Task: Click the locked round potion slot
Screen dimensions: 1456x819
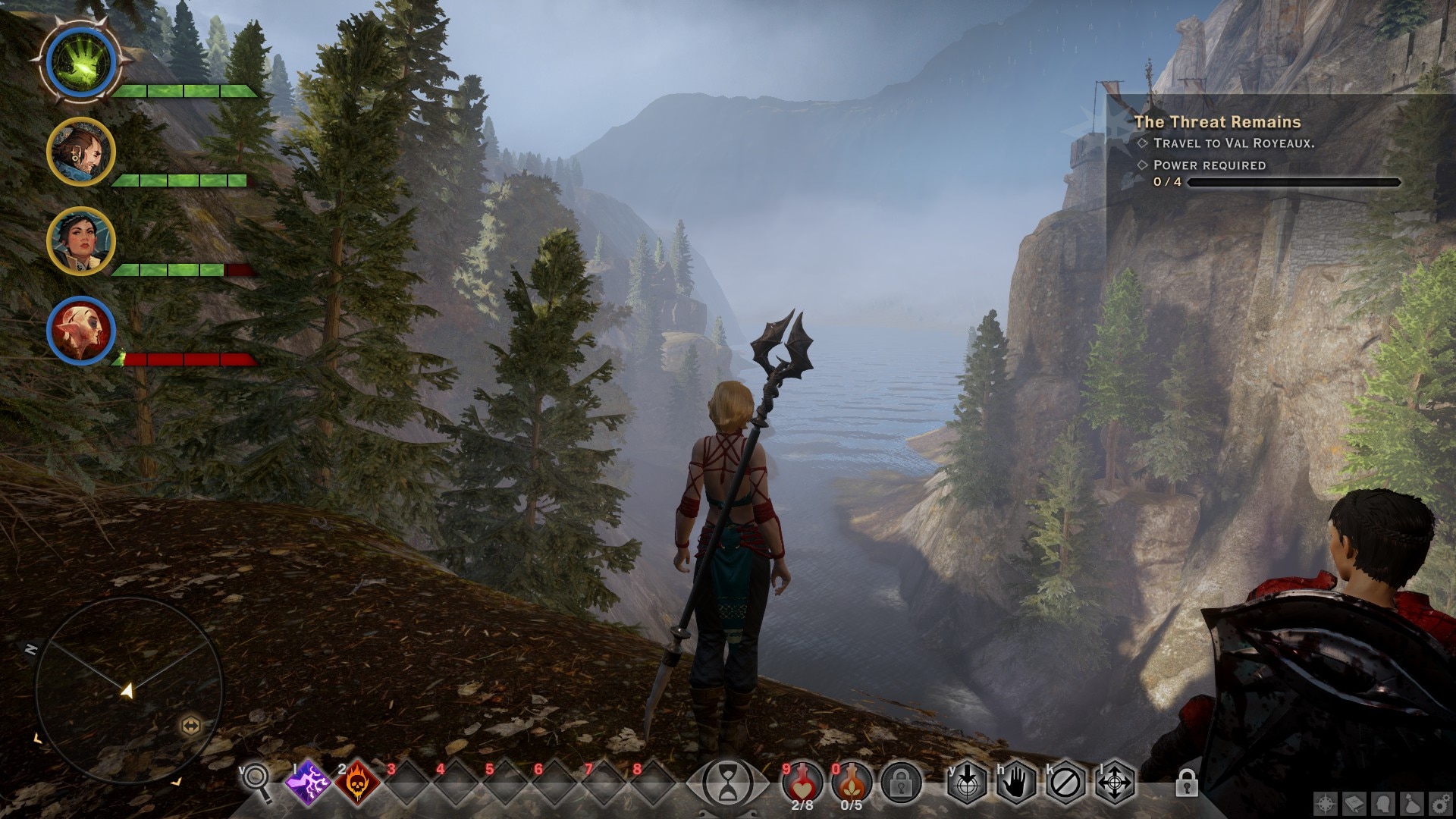Action: tap(901, 781)
